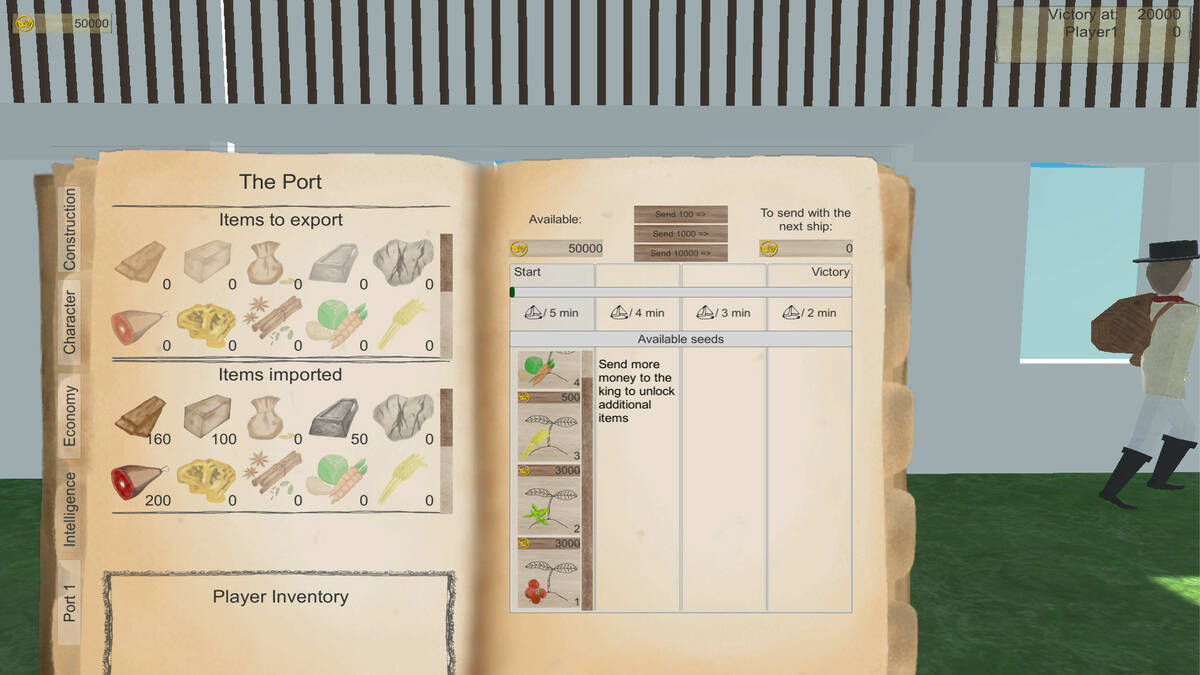Image resolution: width=1200 pixels, height=675 pixels.
Task: Open the Construction tab
Action: coord(70,229)
